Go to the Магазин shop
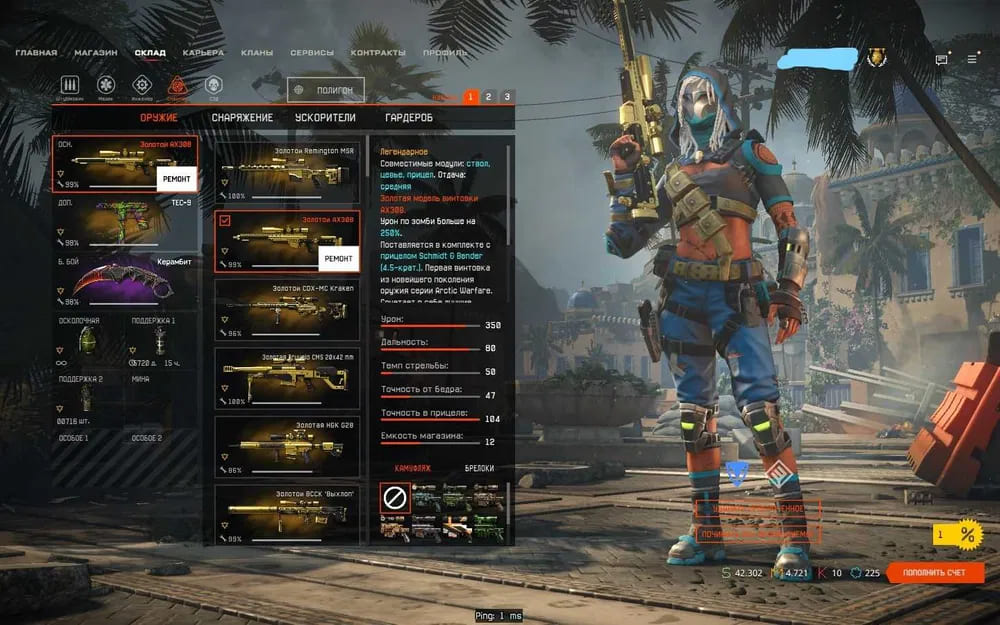 point(95,52)
